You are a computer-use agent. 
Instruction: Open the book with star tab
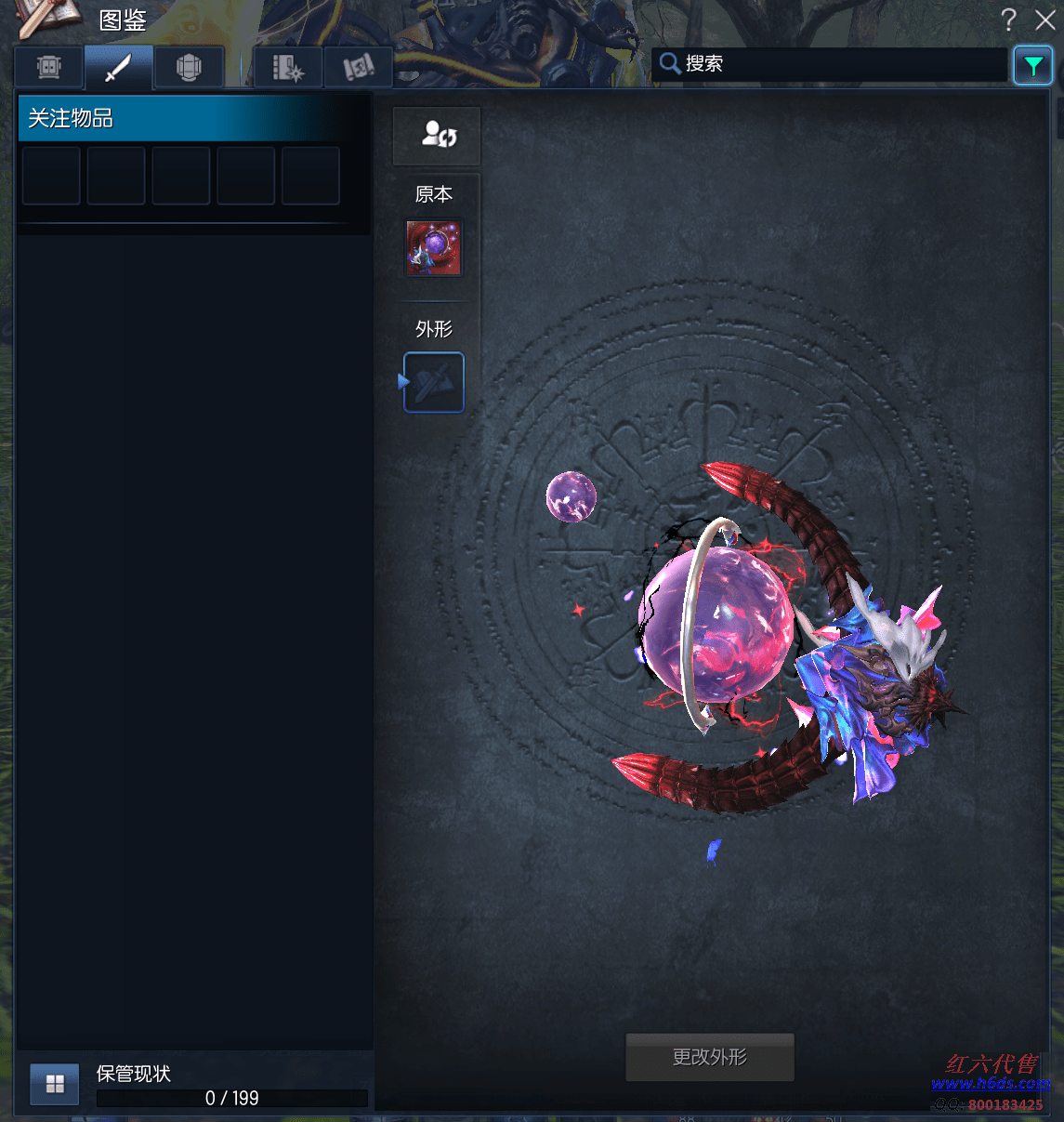click(x=288, y=67)
